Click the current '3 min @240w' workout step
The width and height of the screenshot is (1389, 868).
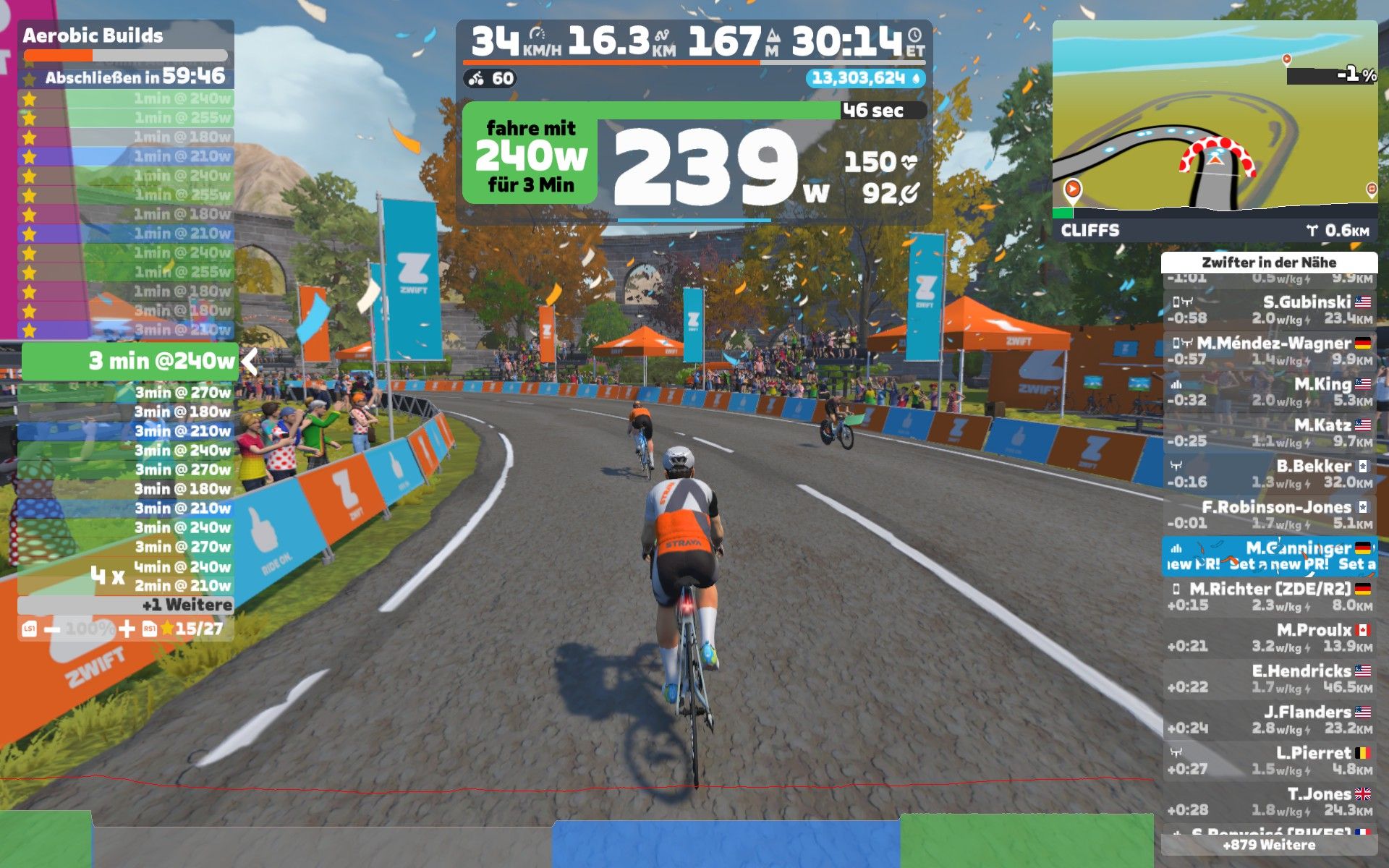coord(129,361)
